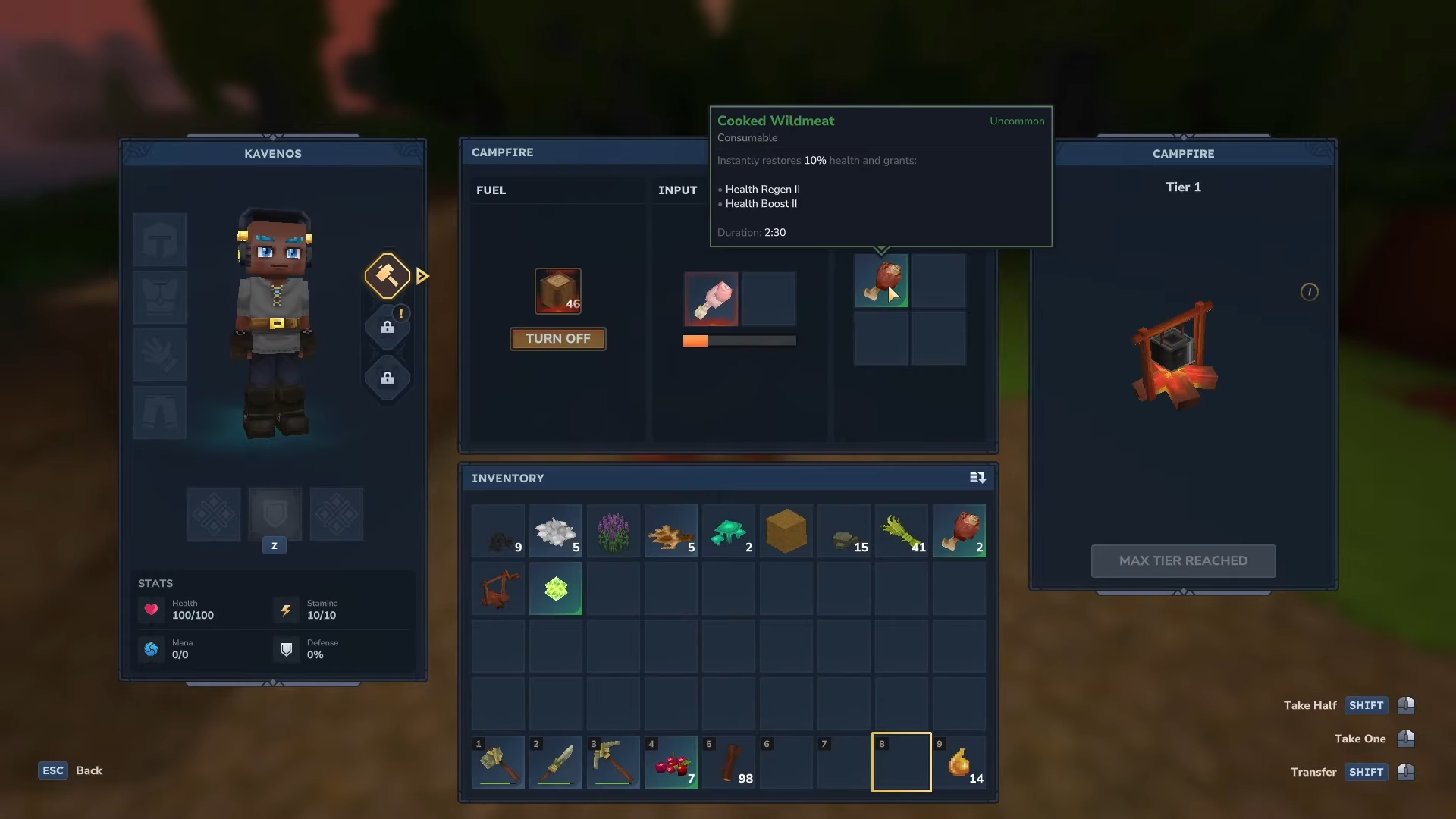
Task: Click the raw pork in the campfire input
Action: point(711,299)
